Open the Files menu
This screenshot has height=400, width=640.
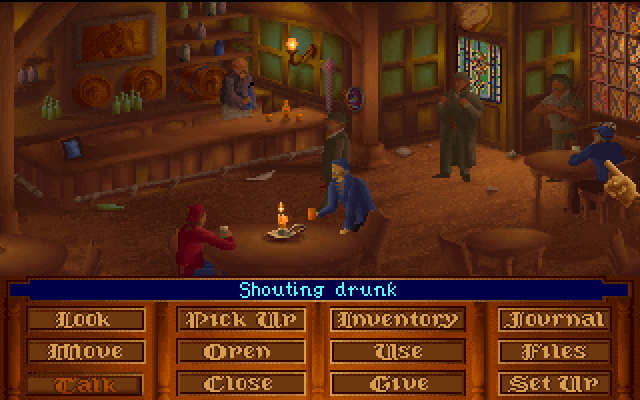tap(556, 352)
